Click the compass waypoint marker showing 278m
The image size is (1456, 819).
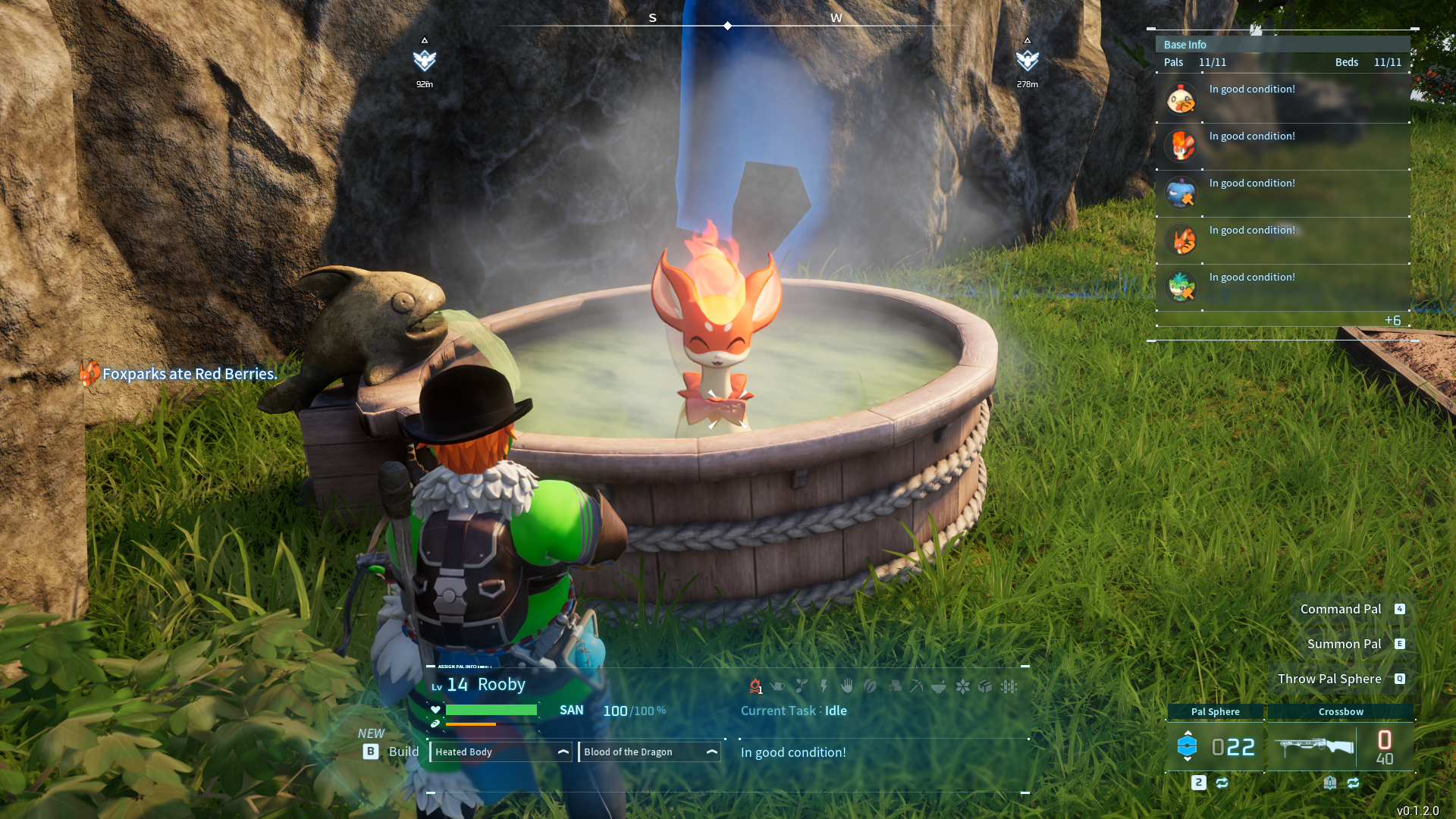pyautogui.click(x=1027, y=61)
